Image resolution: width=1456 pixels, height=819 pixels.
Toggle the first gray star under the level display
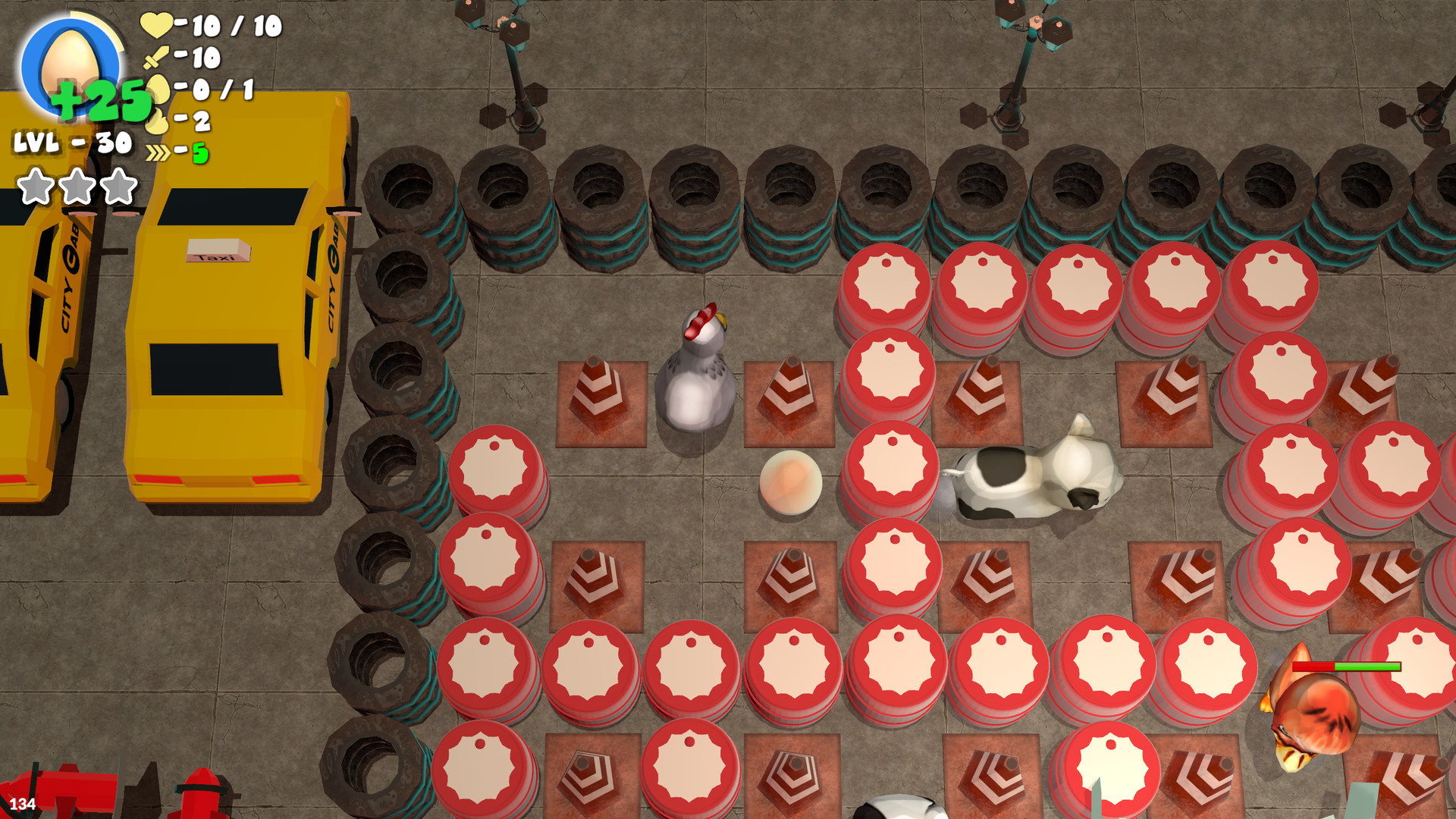click(36, 184)
